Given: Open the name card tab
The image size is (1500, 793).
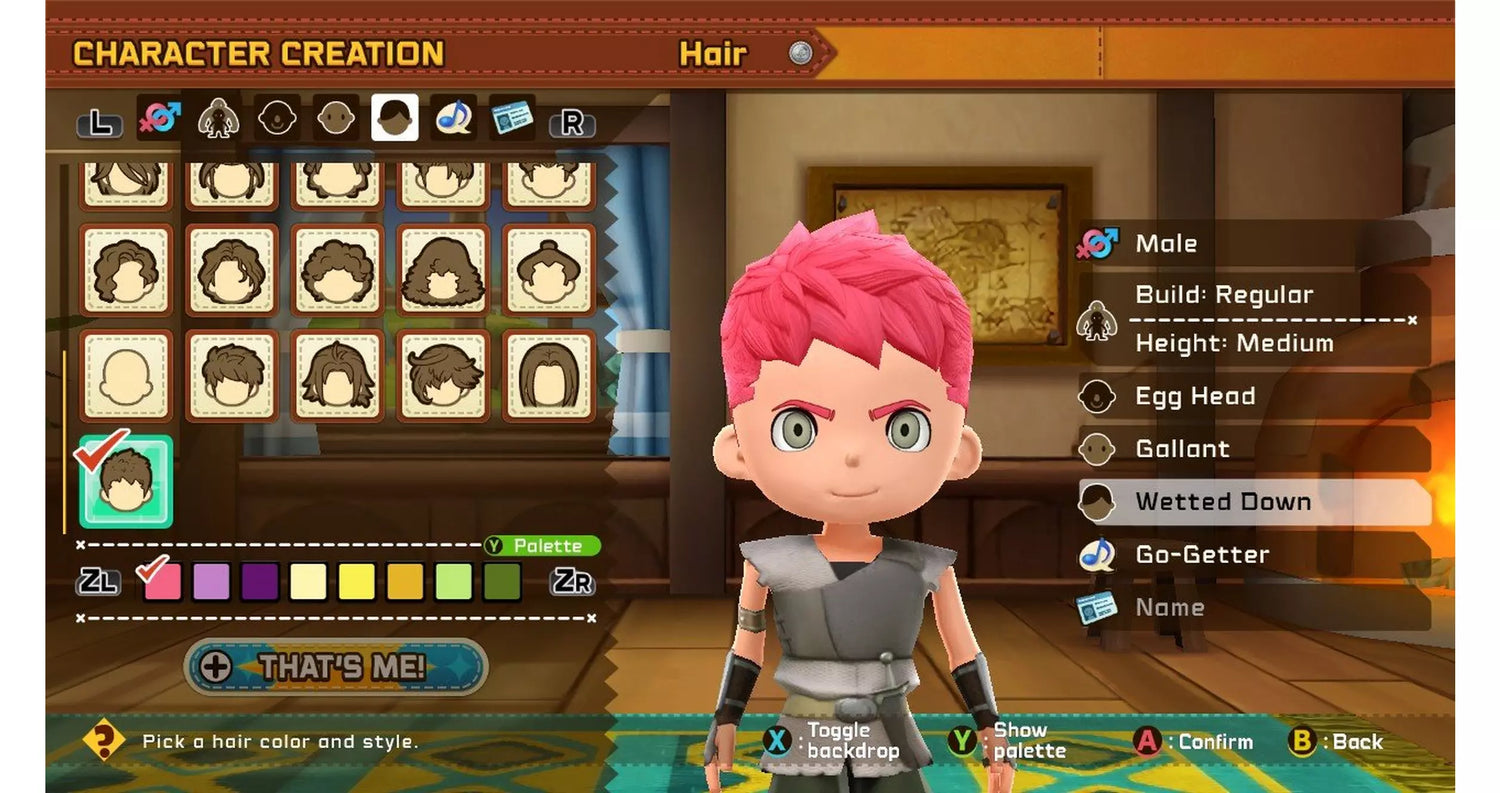Looking at the screenshot, I should (x=512, y=119).
